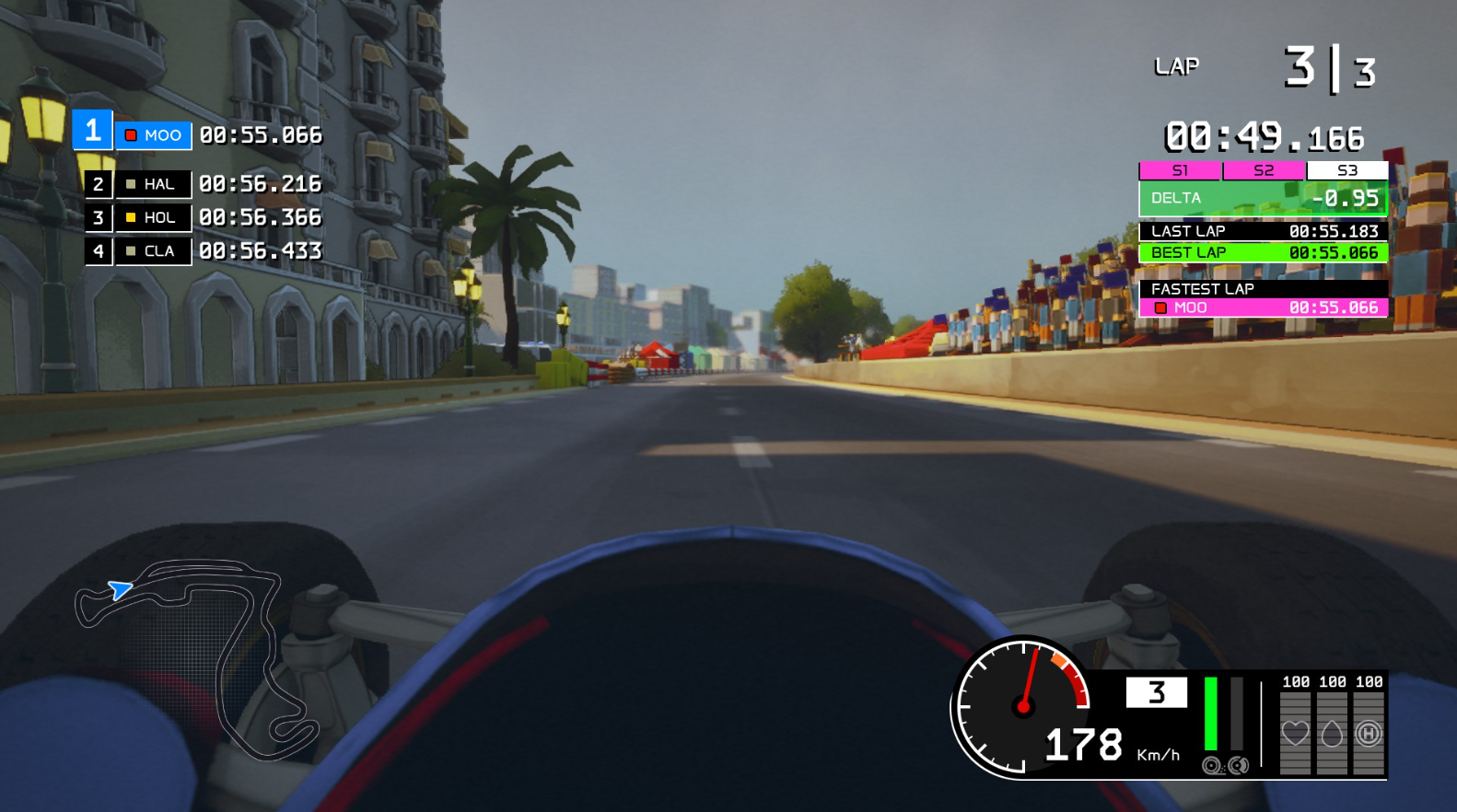Viewport: 1457px width, 812px height.
Task: Click the S3 sector indicator
Action: (1346, 170)
